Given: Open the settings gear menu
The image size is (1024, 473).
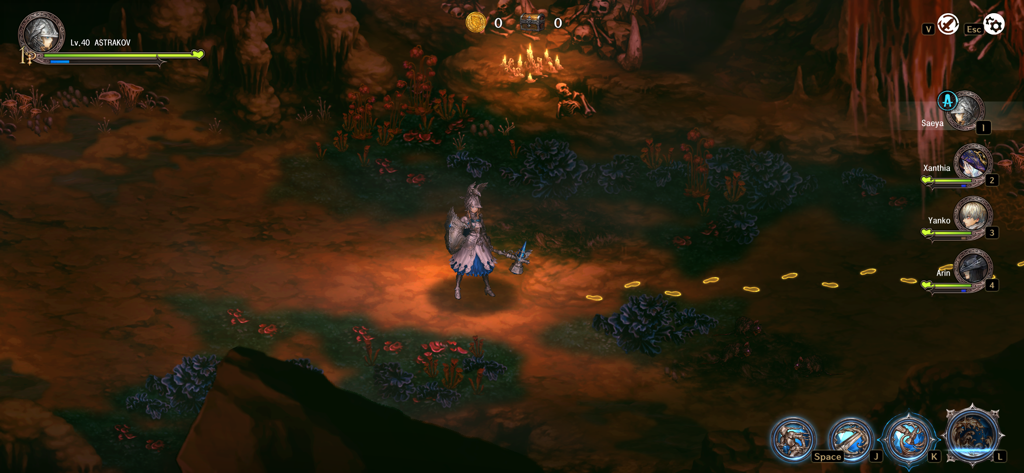Looking at the screenshot, I should click(x=993, y=24).
